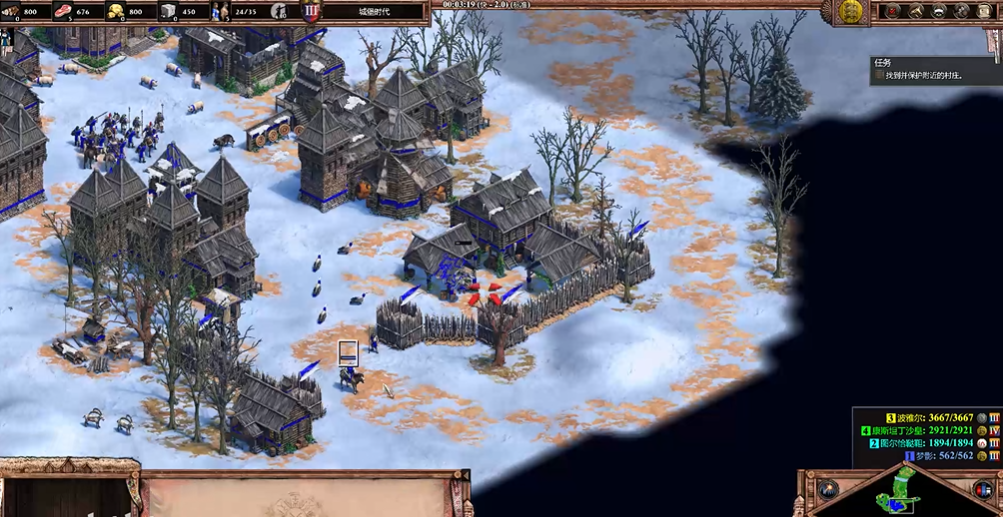The image size is (1003, 517).
Task: Click the wood resource icon
Action: (x=12, y=11)
